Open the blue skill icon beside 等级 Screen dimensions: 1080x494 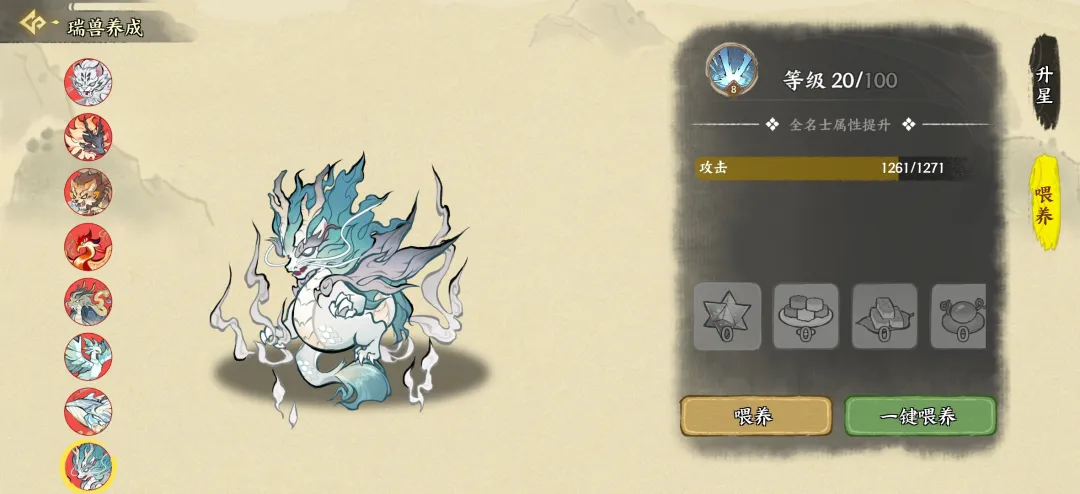point(732,70)
